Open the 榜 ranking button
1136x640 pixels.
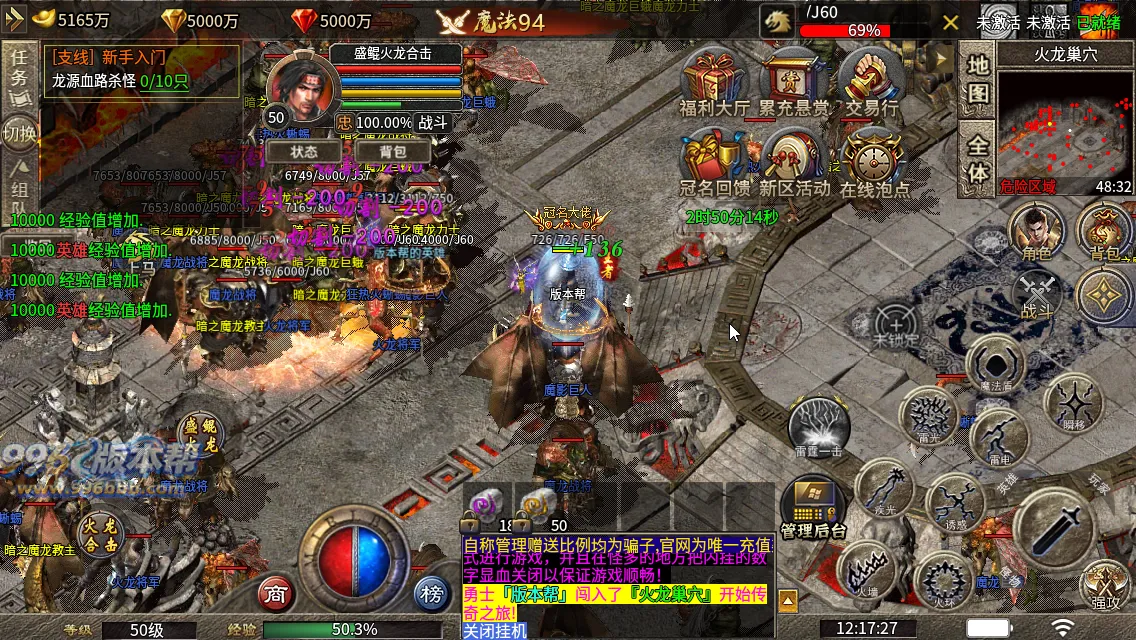pos(431,594)
